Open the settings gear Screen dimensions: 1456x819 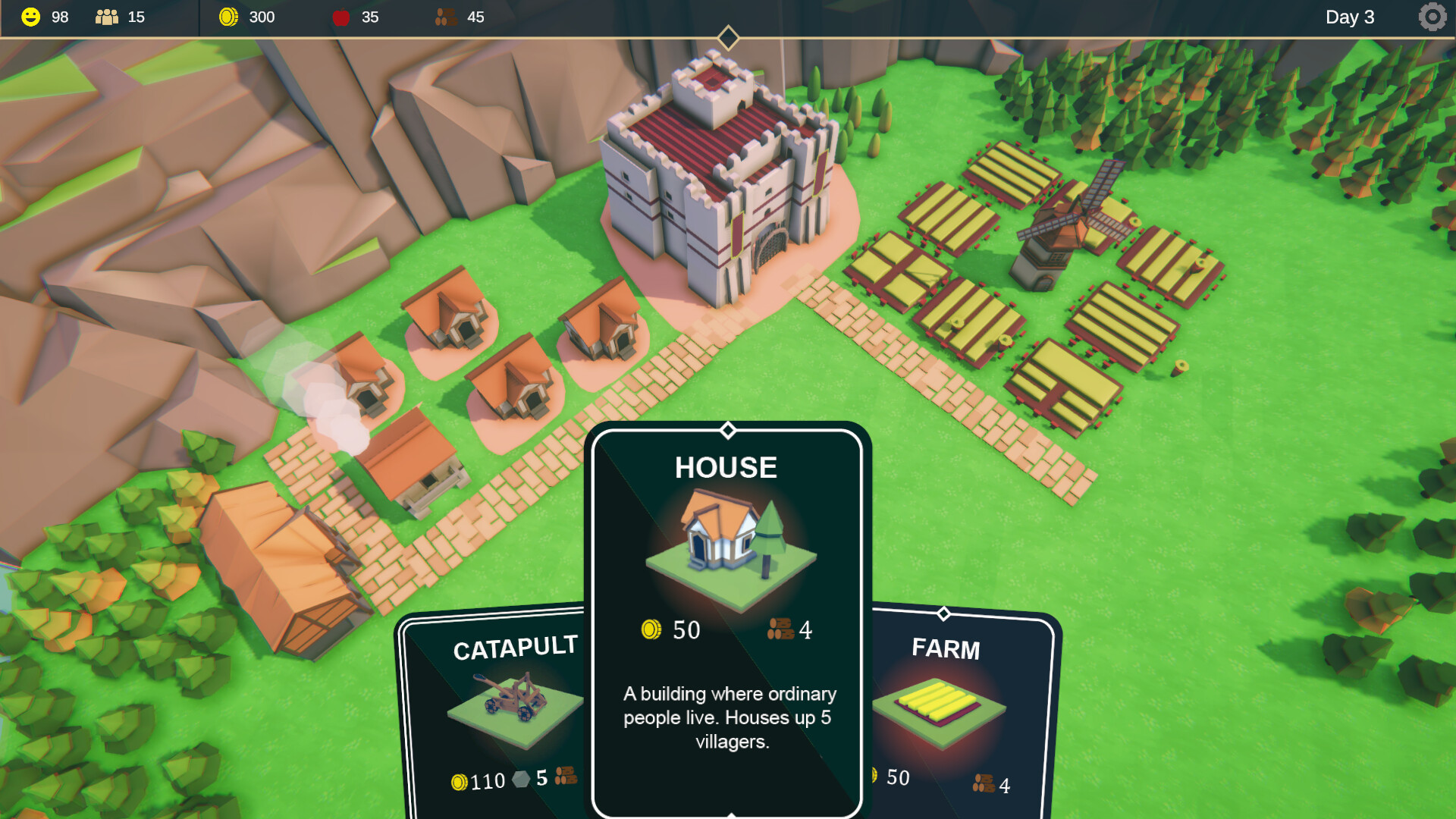1432,17
